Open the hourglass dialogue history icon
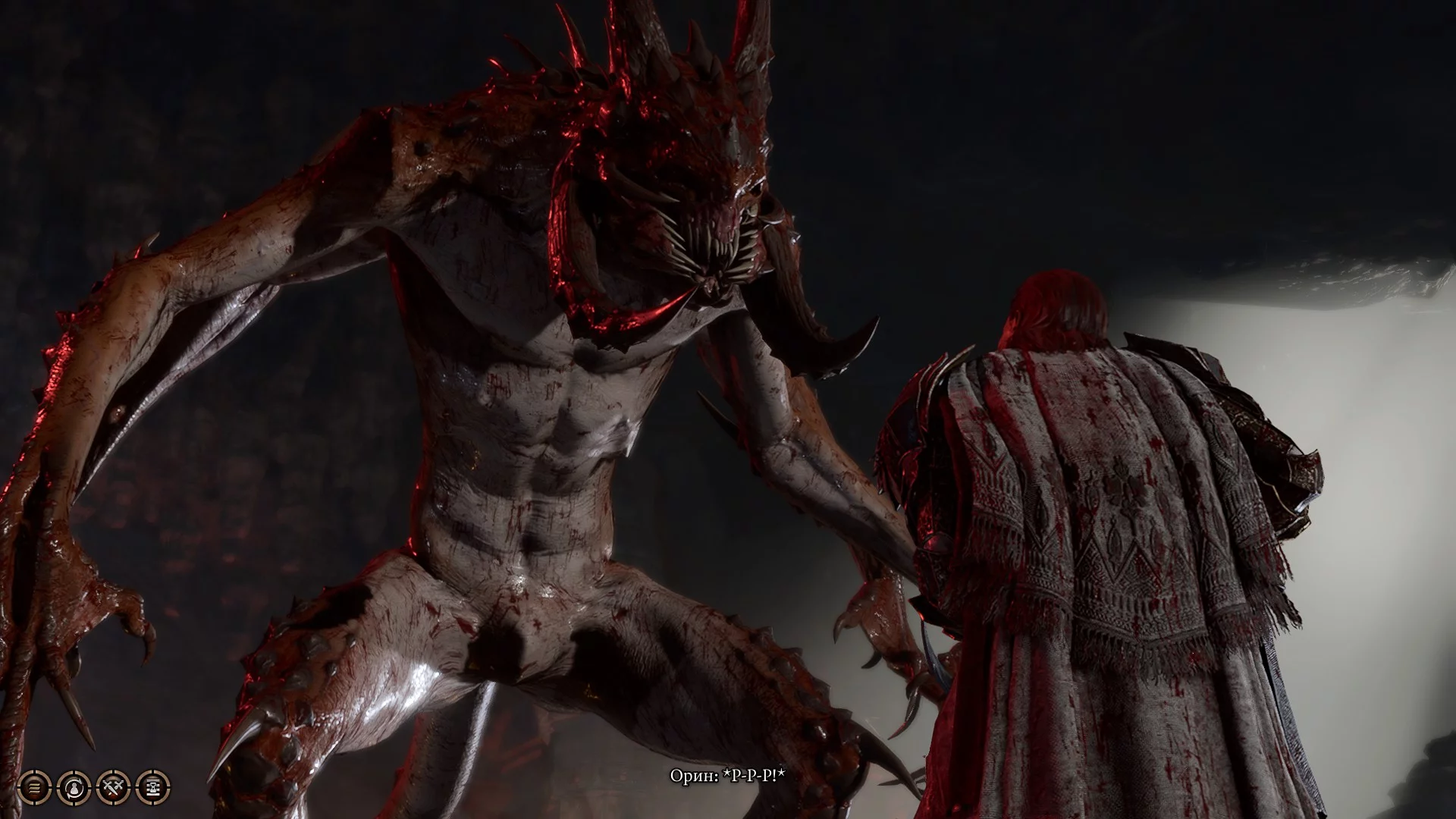The height and width of the screenshot is (819, 1456). click(153, 788)
